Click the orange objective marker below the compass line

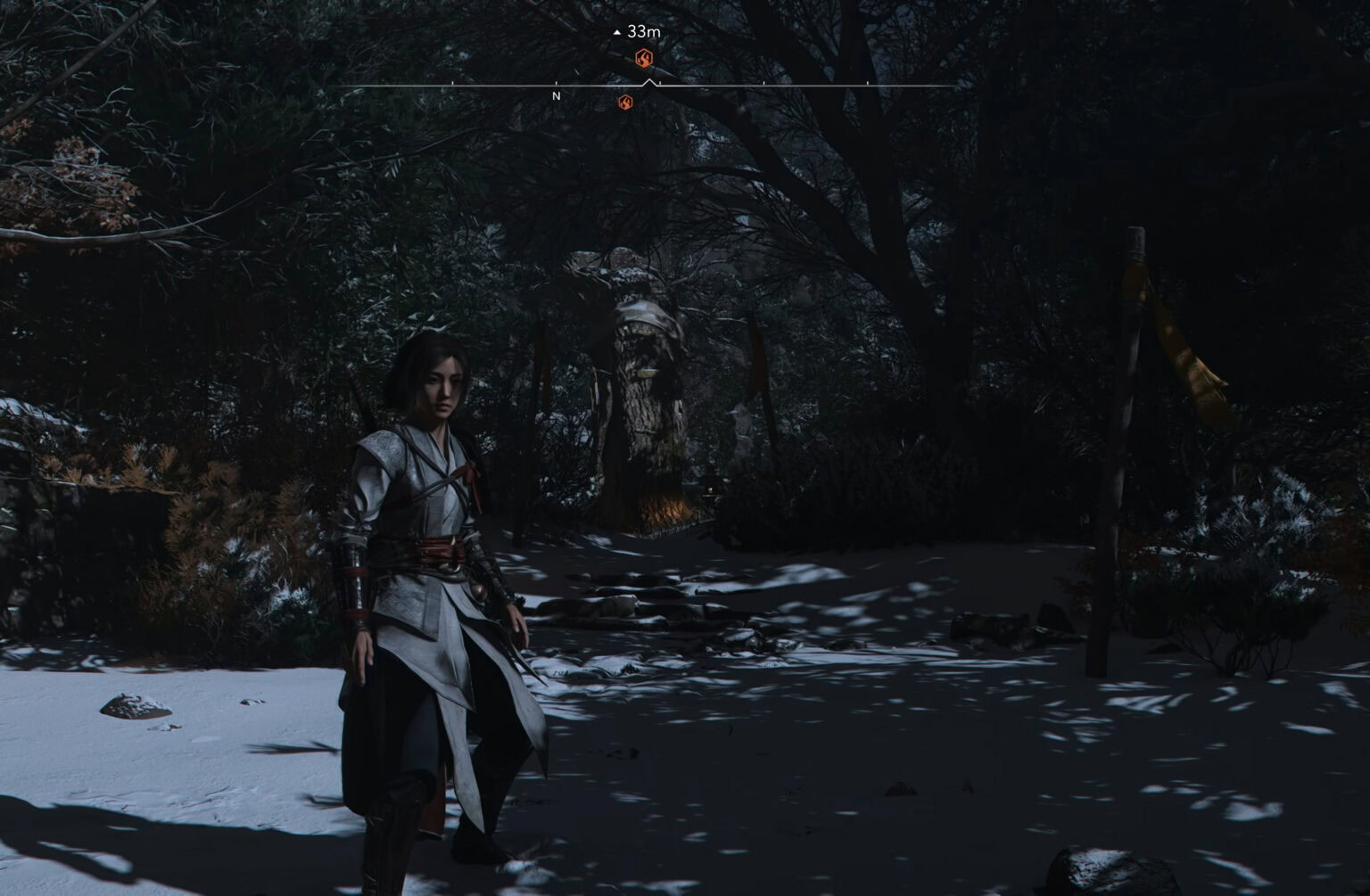(x=627, y=103)
